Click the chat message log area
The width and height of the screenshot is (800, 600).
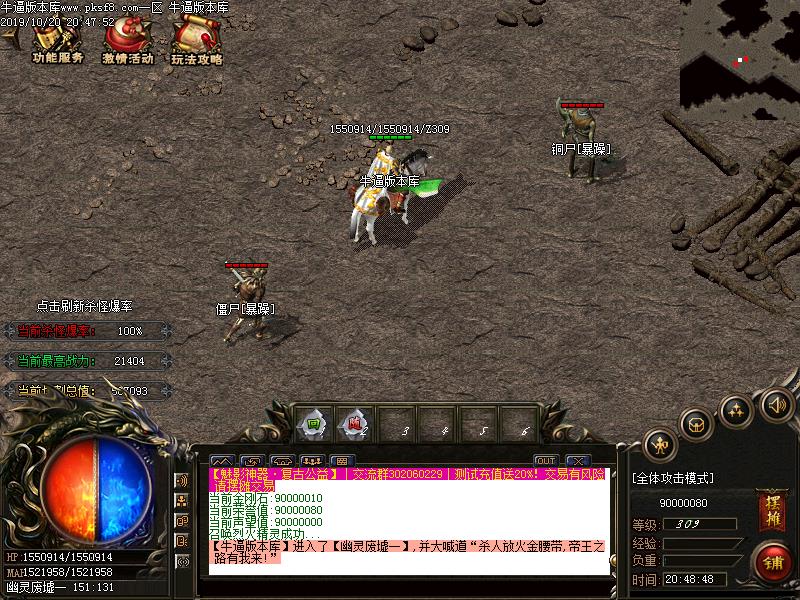point(410,520)
